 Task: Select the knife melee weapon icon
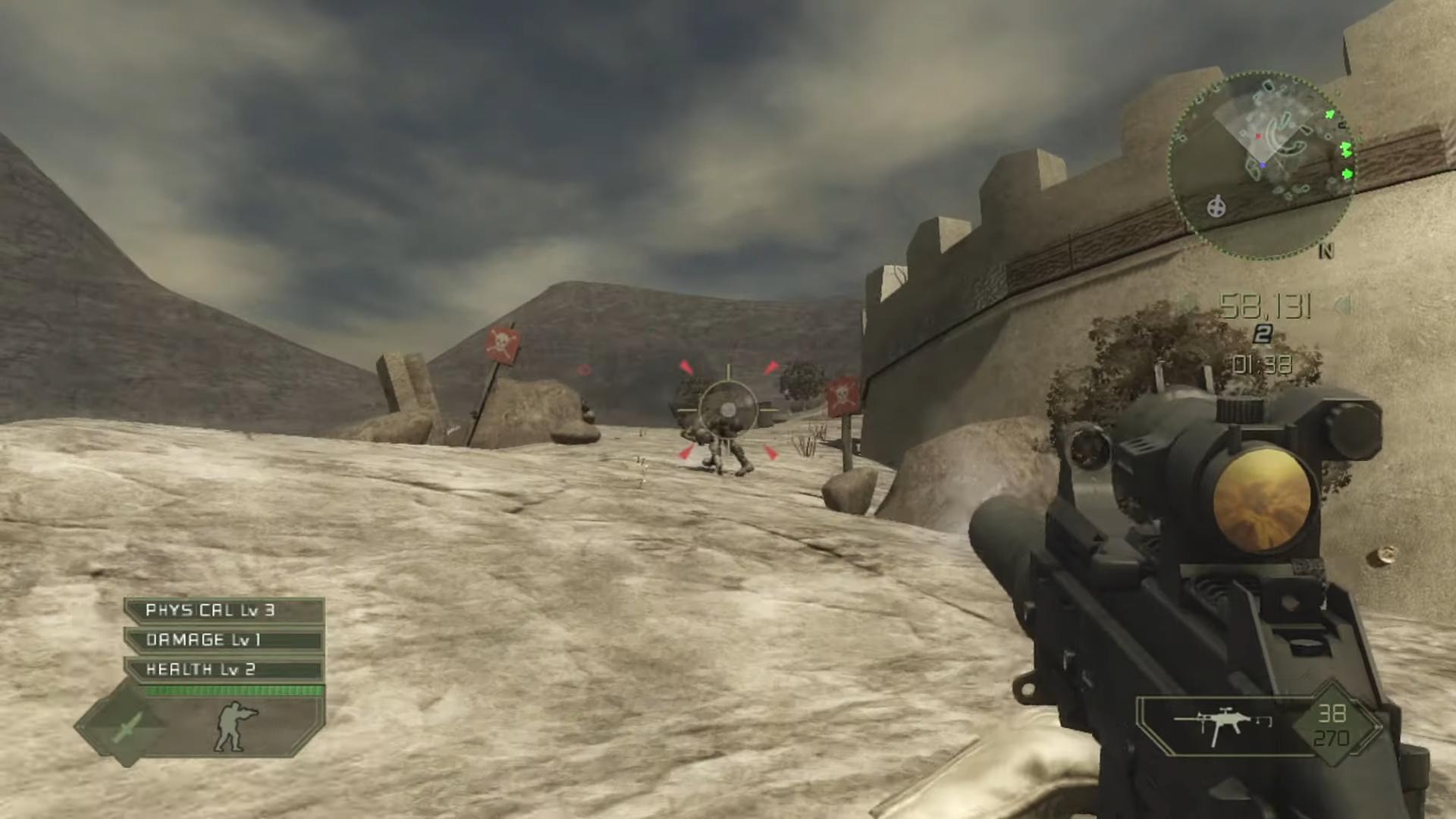tap(126, 729)
